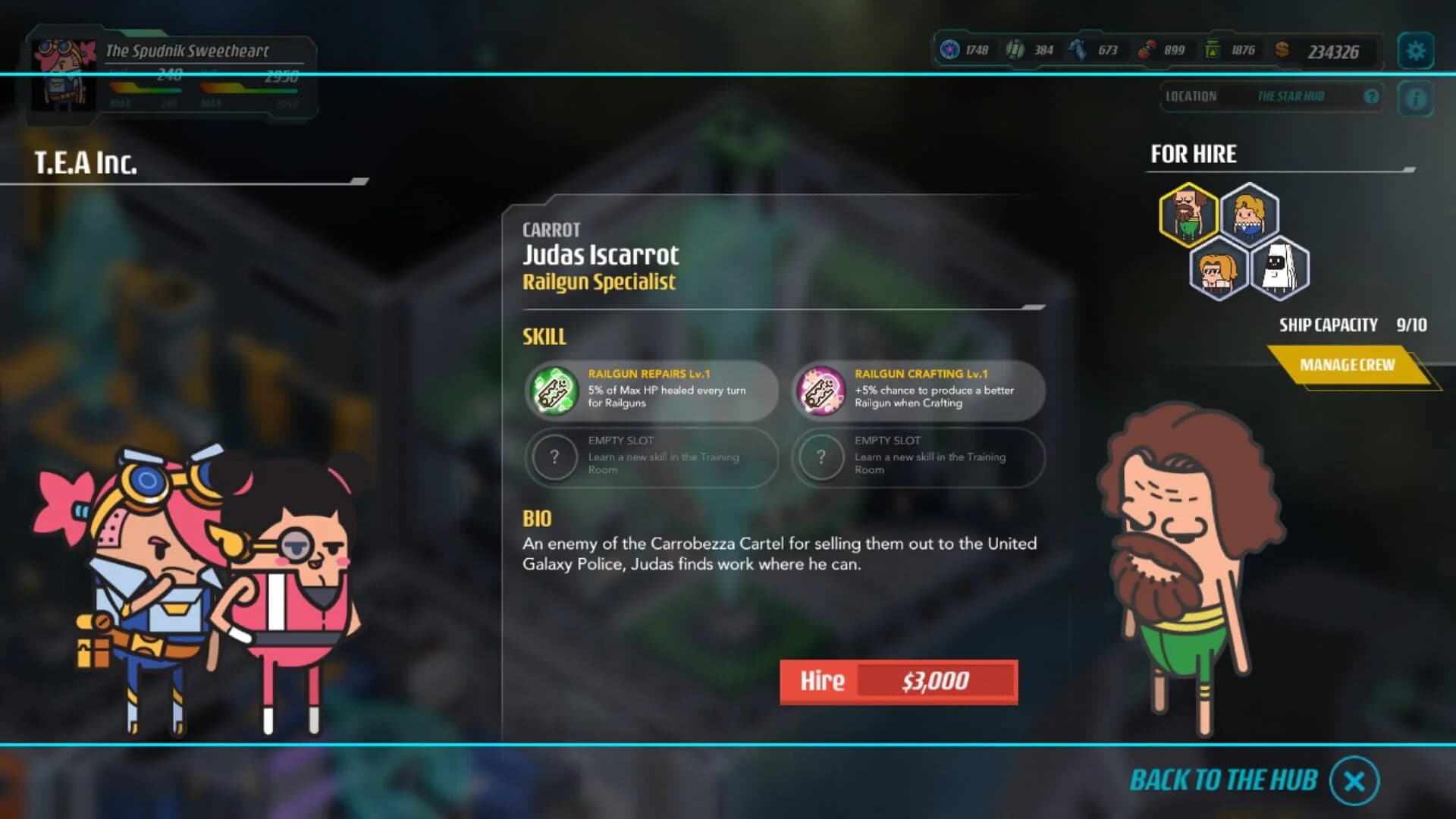Image resolution: width=1456 pixels, height=819 pixels.
Task: Open the info panel via the i icon
Action: pos(1415,96)
